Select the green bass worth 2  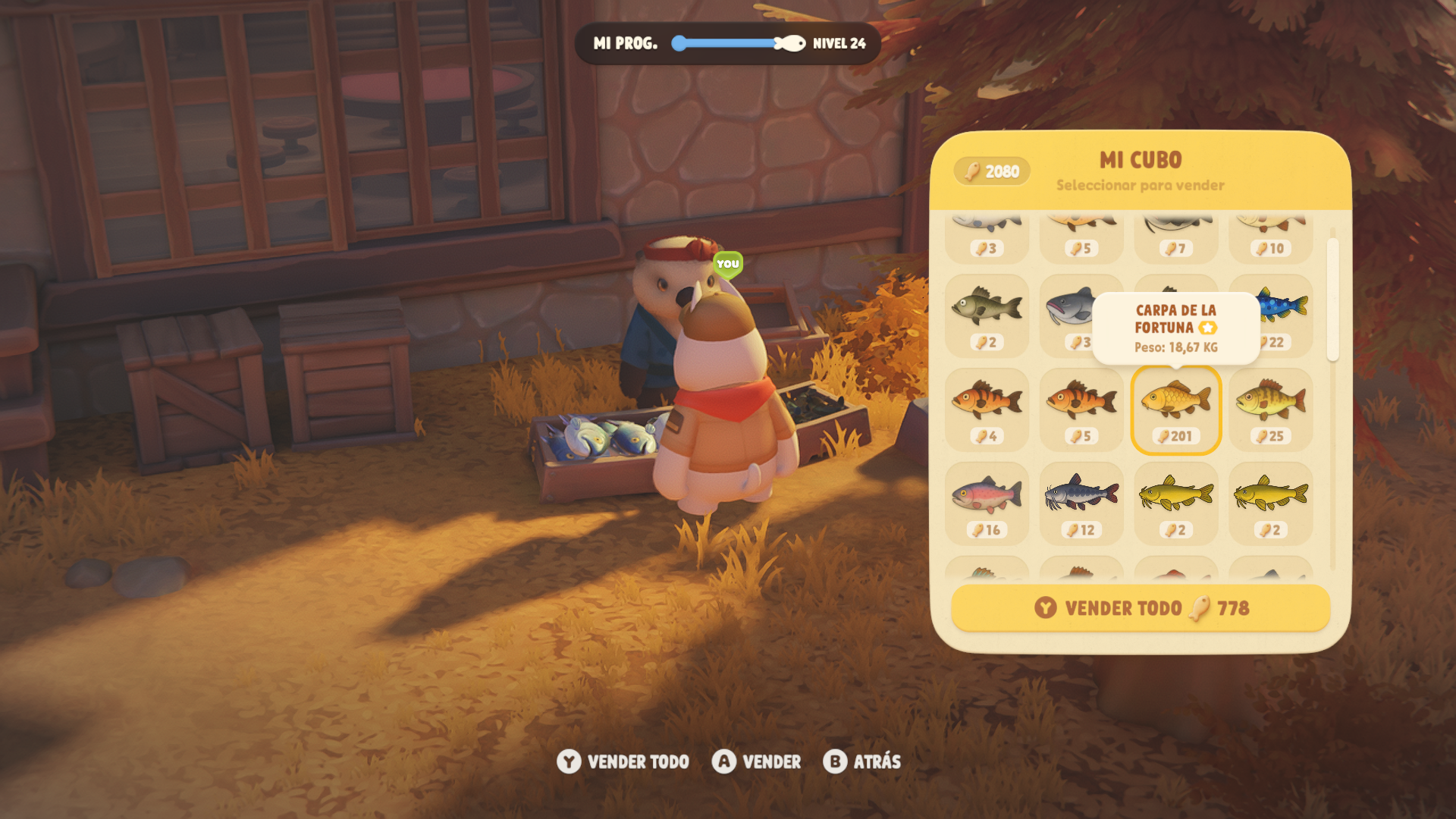pos(987,315)
